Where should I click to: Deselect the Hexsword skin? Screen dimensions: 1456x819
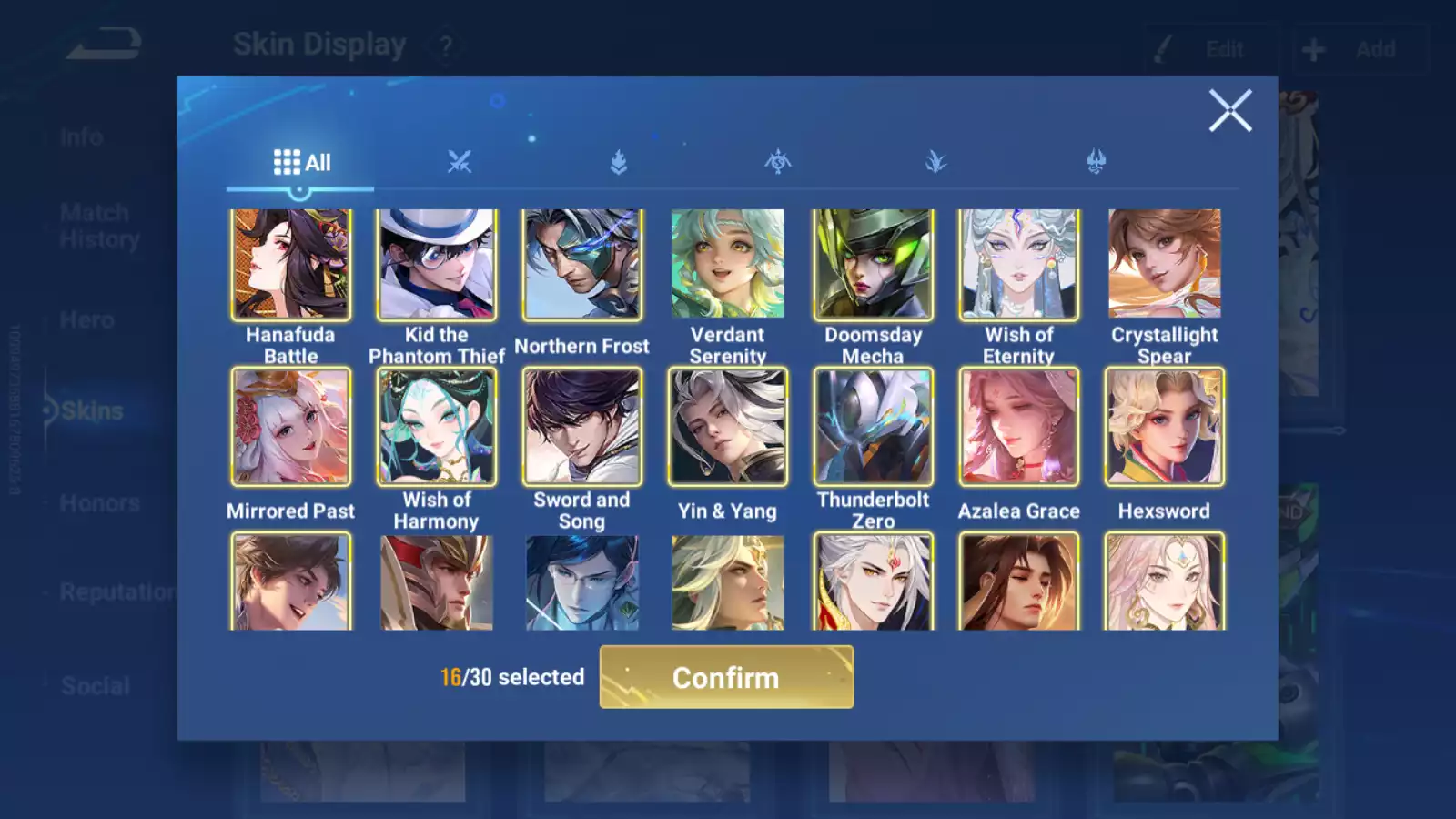[1164, 427]
